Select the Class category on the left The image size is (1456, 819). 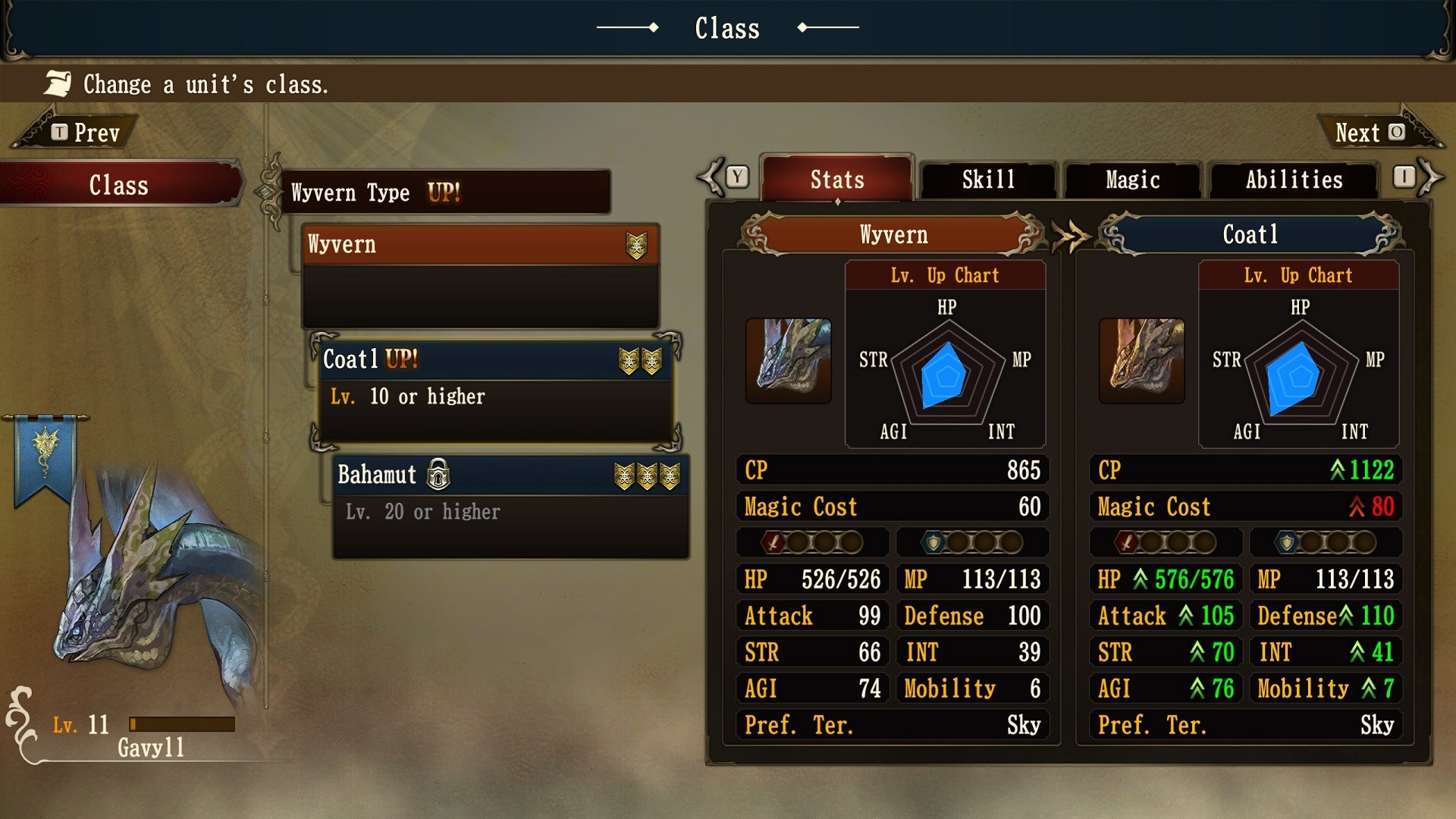point(119,185)
